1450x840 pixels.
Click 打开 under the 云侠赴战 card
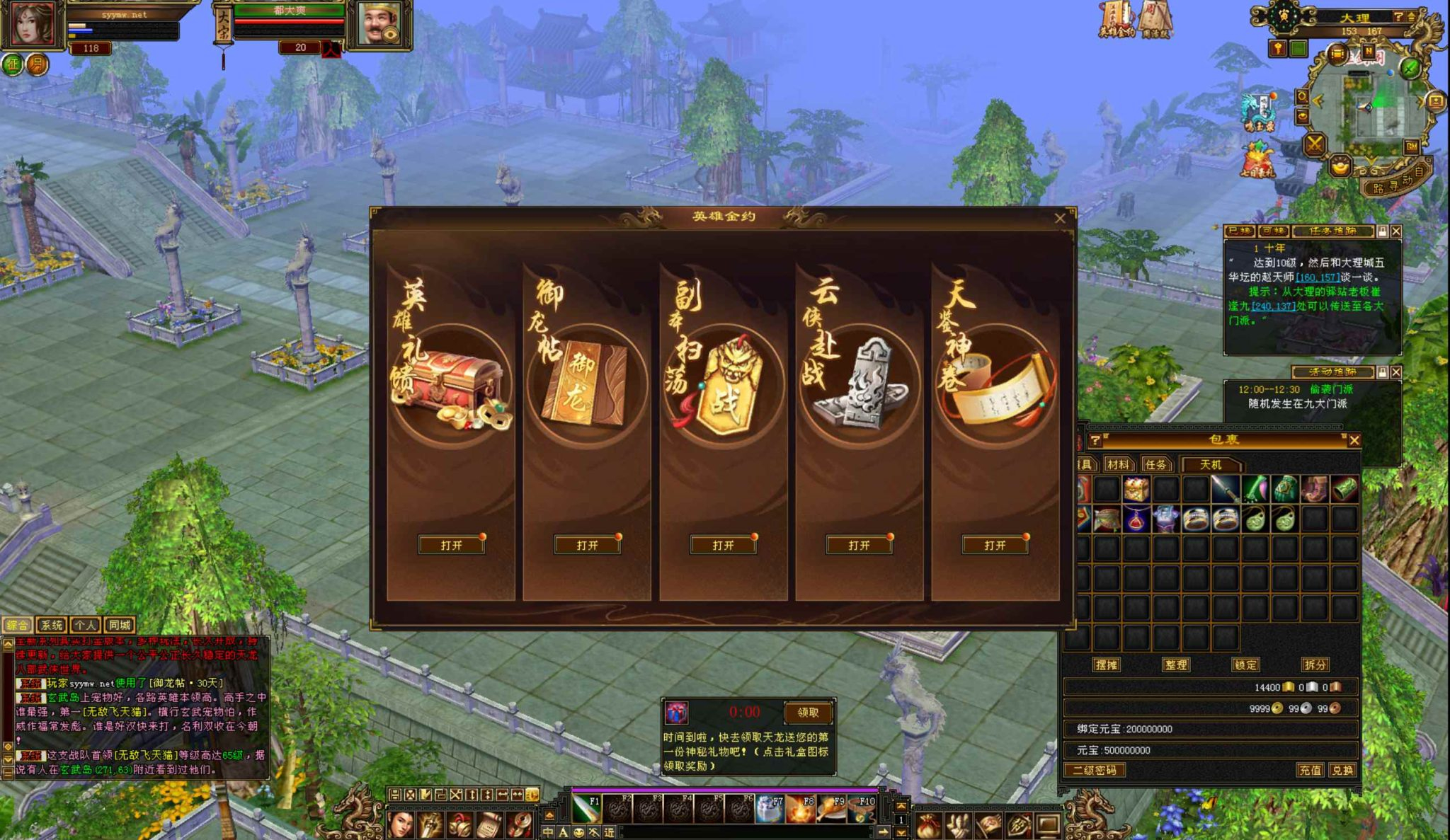click(x=859, y=545)
